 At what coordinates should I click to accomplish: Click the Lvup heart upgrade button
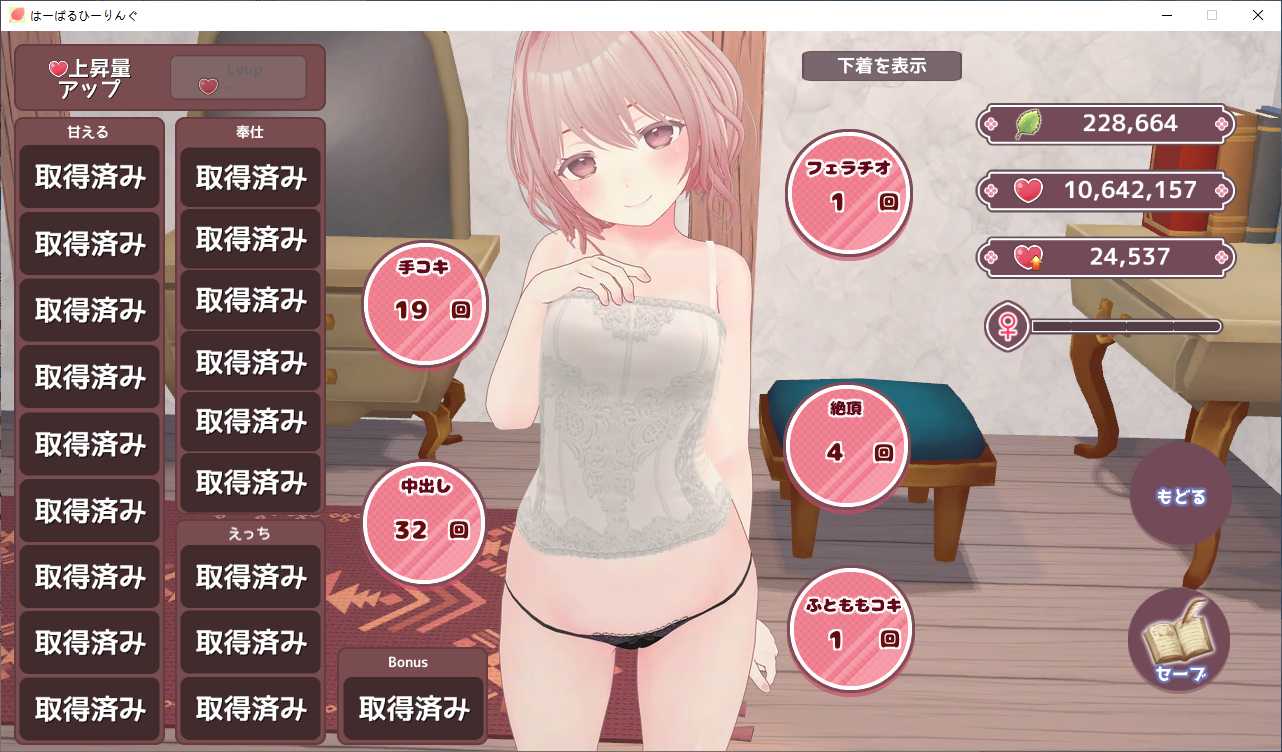pyautogui.click(x=238, y=77)
